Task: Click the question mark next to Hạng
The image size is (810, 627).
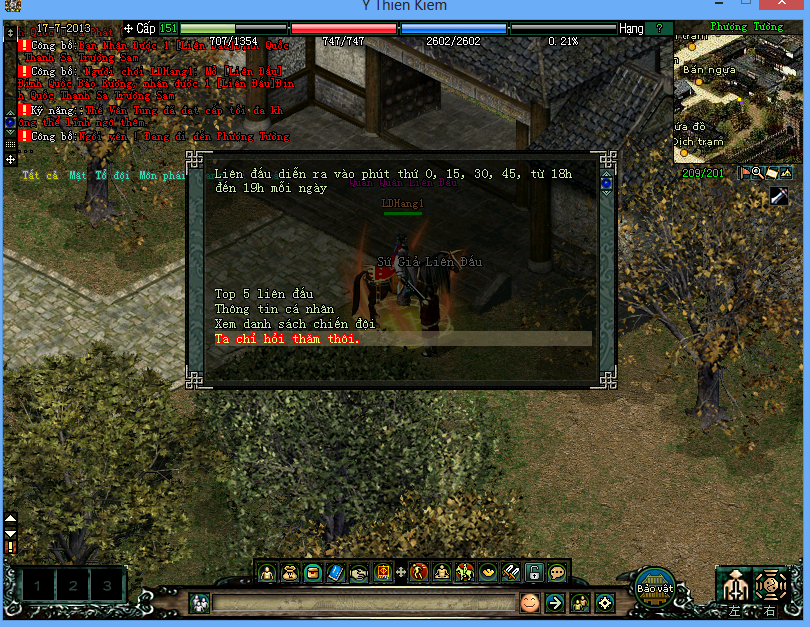Action: (x=659, y=29)
